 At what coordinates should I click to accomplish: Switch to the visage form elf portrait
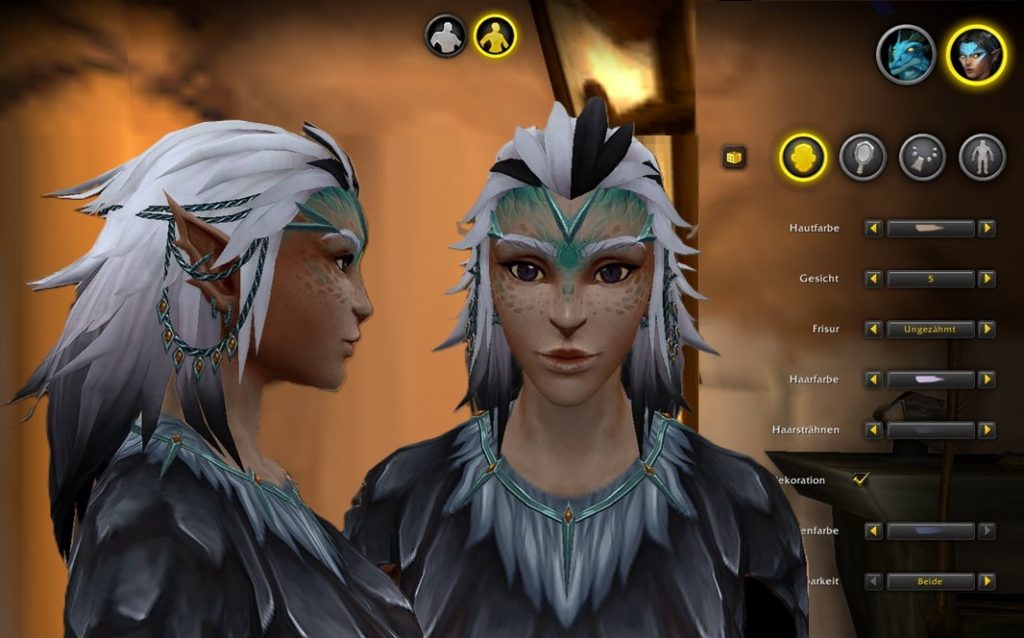(x=976, y=54)
